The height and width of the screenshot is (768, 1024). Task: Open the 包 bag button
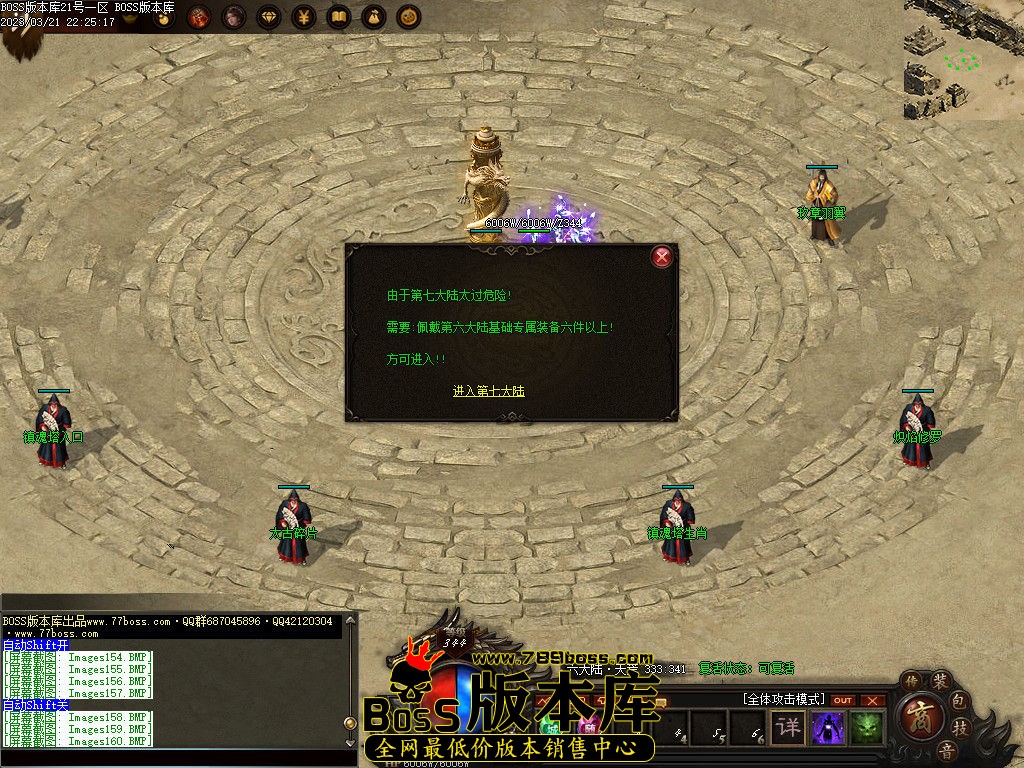958,701
